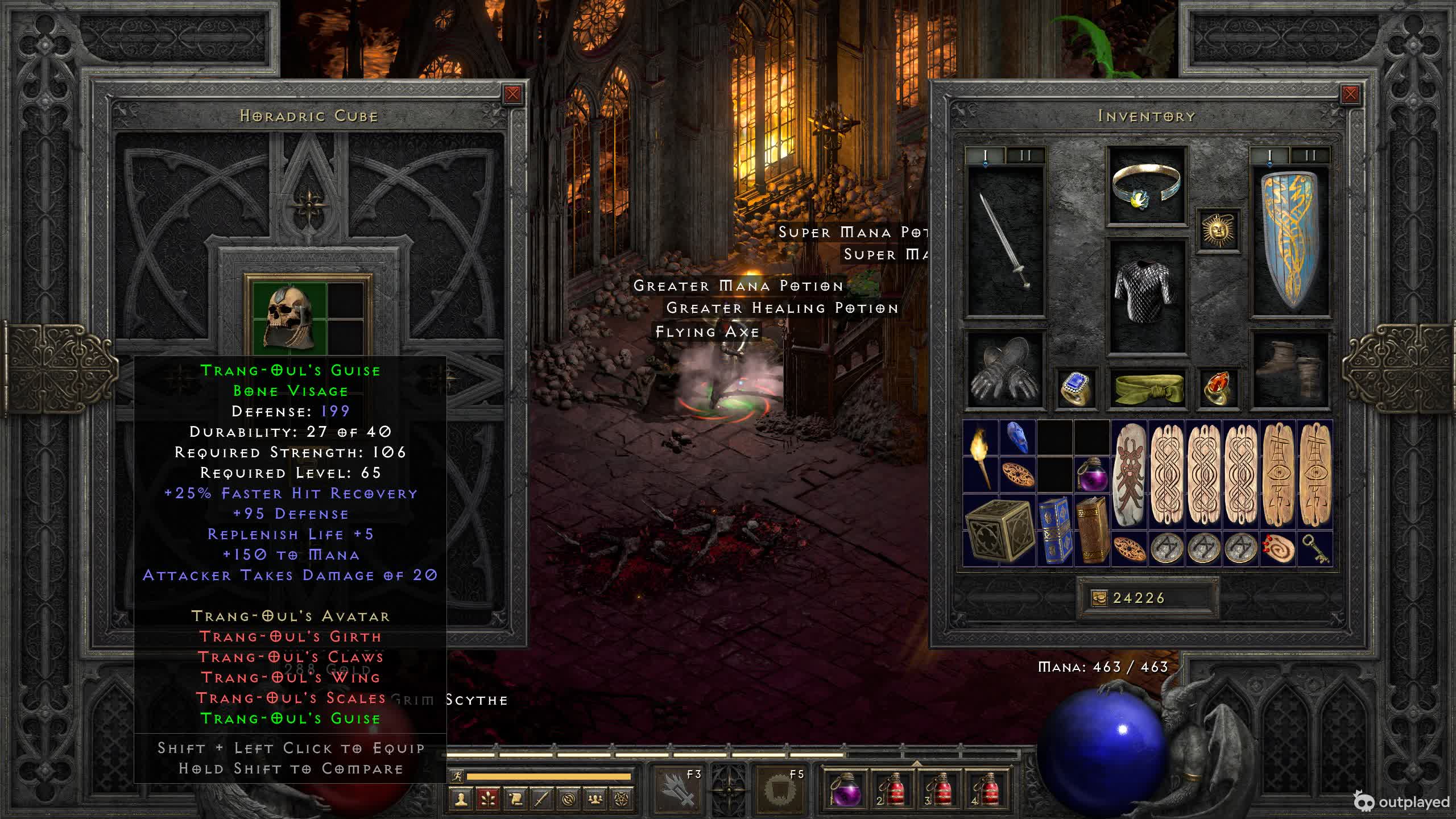
Task: Close the Inventory panel
Action: point(1350,94)
